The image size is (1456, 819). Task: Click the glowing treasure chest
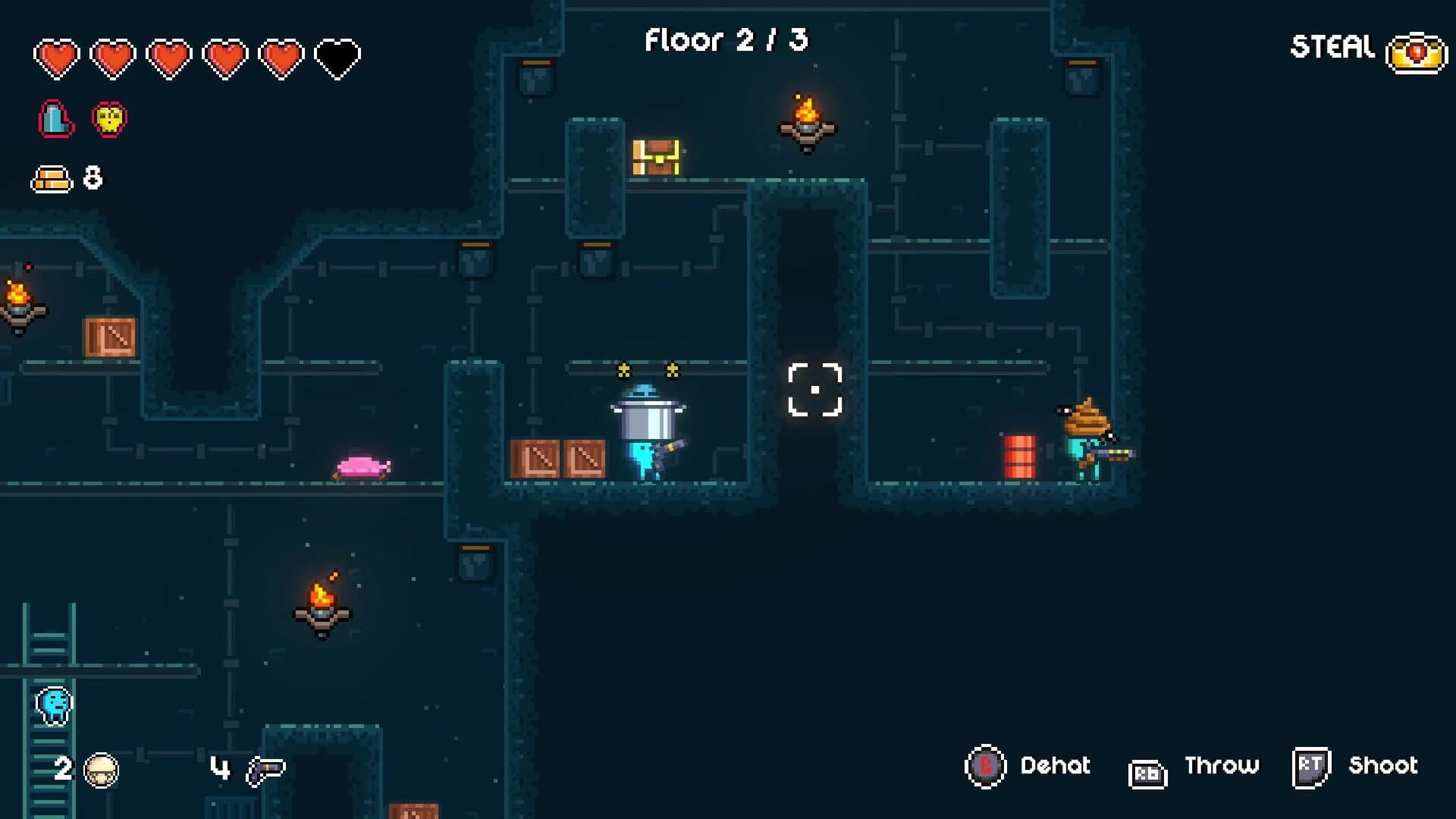[x=656, y=157]
